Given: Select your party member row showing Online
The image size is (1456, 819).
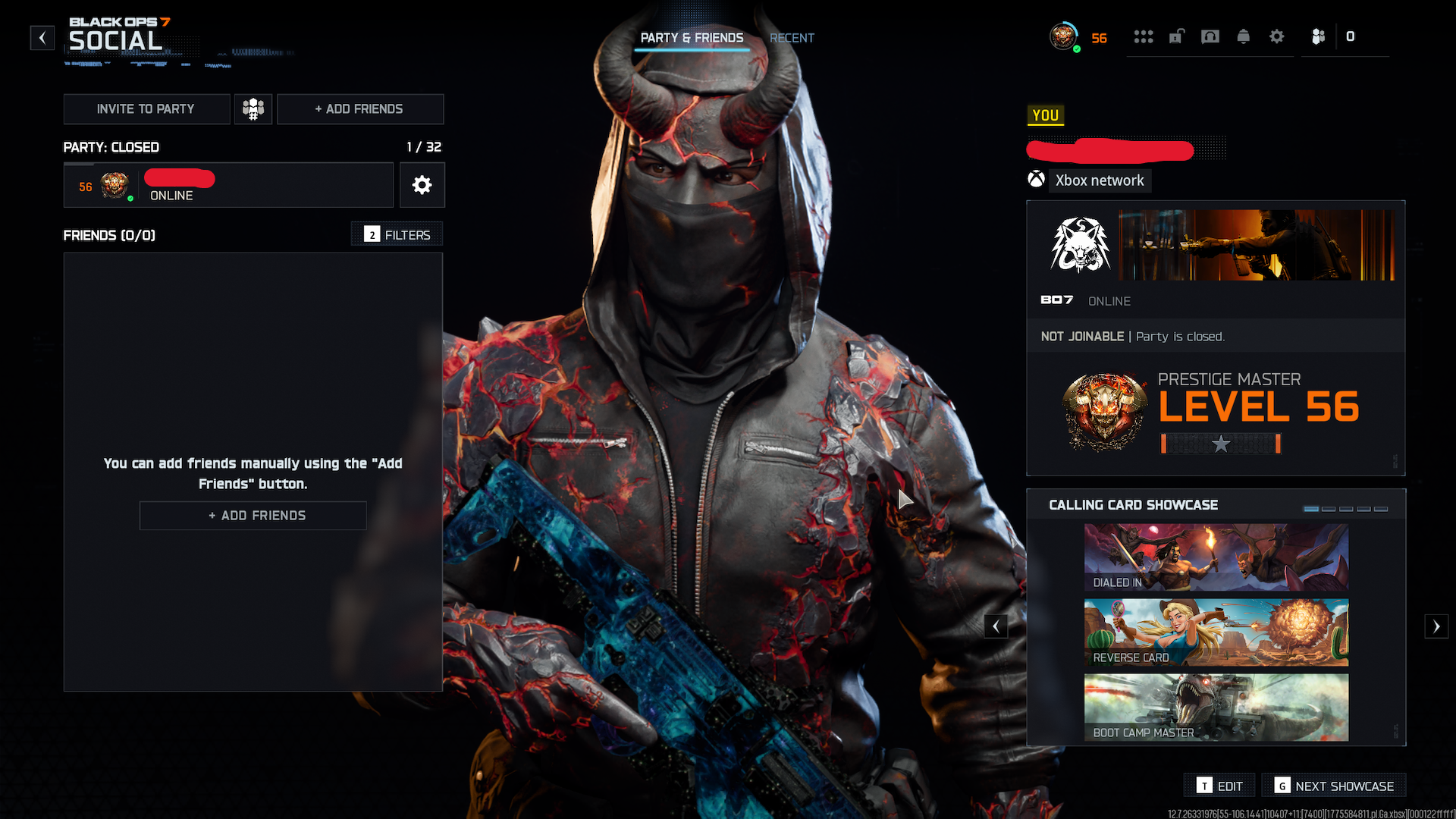Looking at the screenshot, I should tap(227, 186).
